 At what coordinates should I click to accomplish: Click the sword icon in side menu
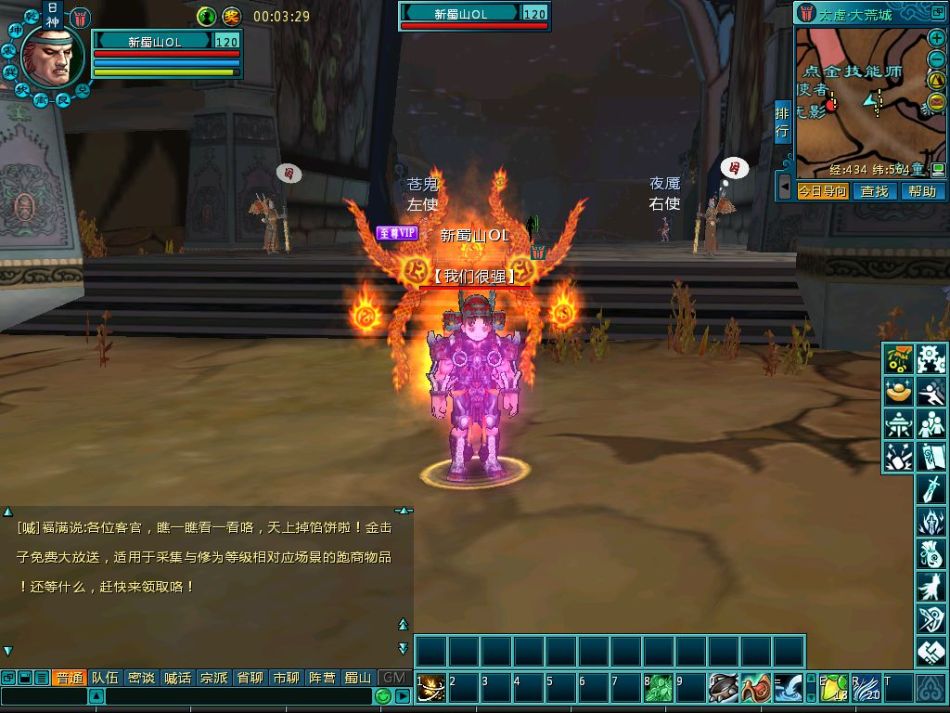[x=931, y=489]
